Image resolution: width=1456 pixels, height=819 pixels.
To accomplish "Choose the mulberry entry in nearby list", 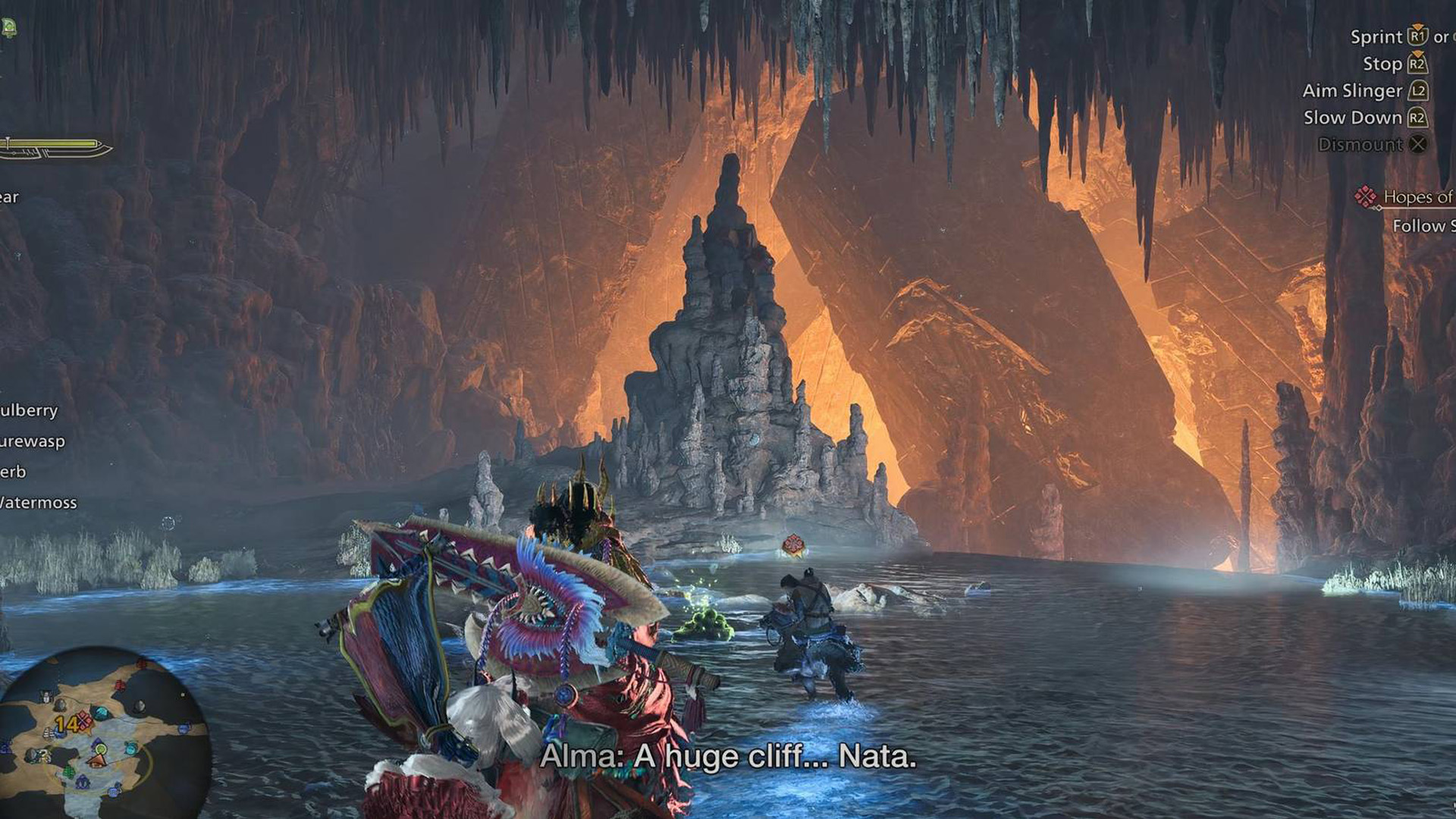I will 29,410.
